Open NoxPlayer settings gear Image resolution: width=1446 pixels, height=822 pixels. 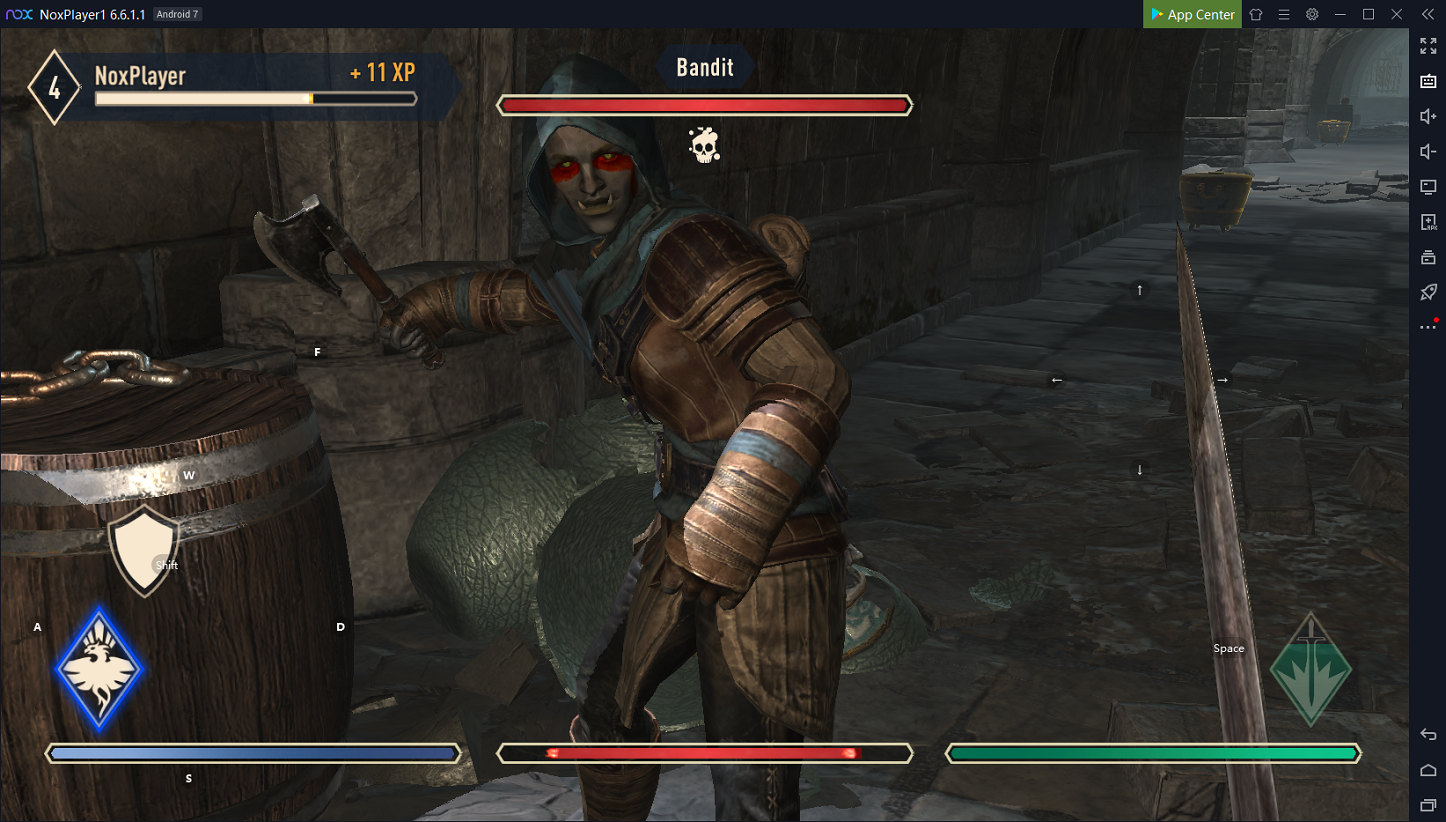pyautogui.click(x=1312, y=14)
